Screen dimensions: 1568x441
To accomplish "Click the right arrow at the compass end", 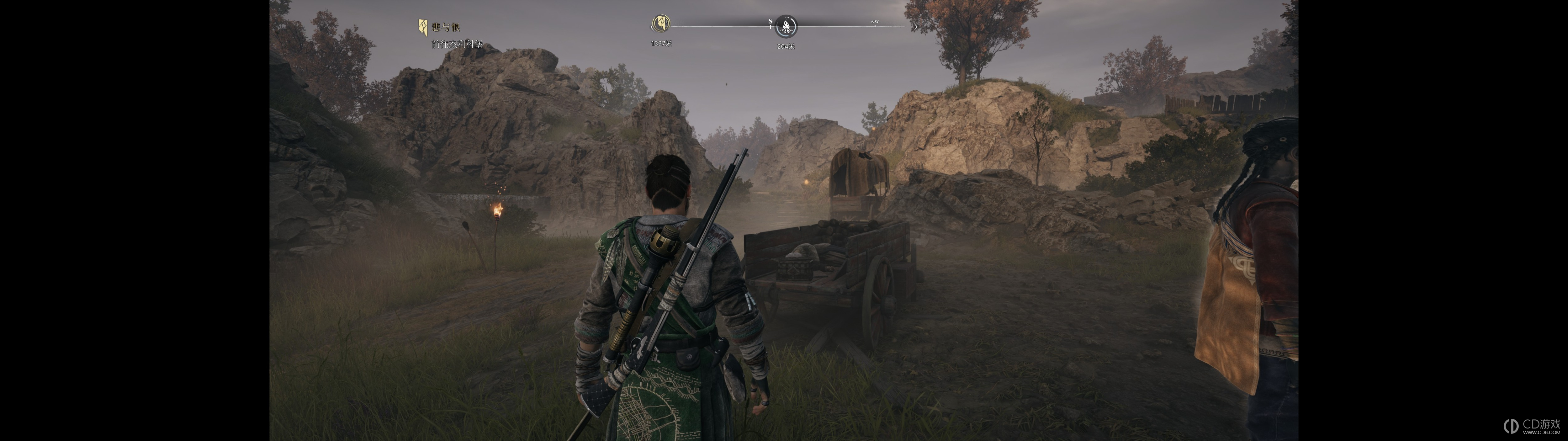I will (x=915, y=27).
